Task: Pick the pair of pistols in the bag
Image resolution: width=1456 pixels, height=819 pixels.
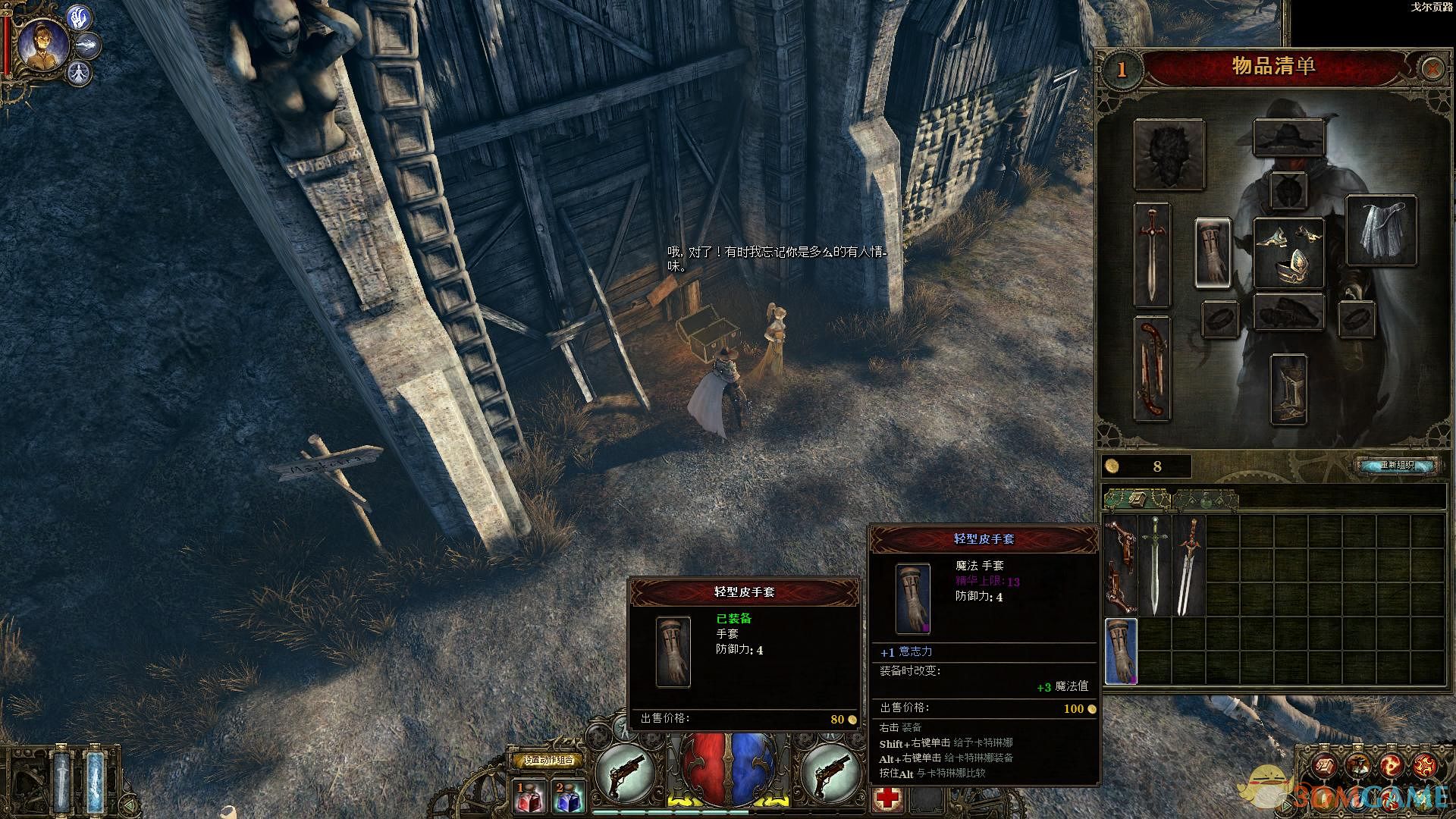Action: [x=1119, y=566]
